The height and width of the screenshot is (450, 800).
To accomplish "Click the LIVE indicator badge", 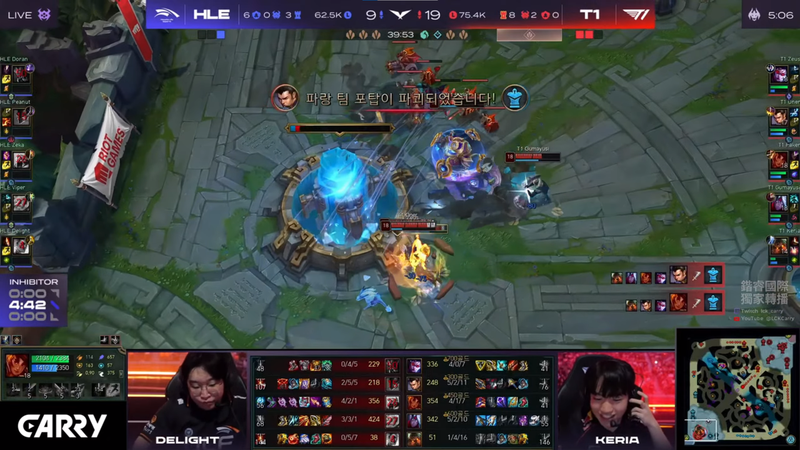I will [x=20, y=15].
